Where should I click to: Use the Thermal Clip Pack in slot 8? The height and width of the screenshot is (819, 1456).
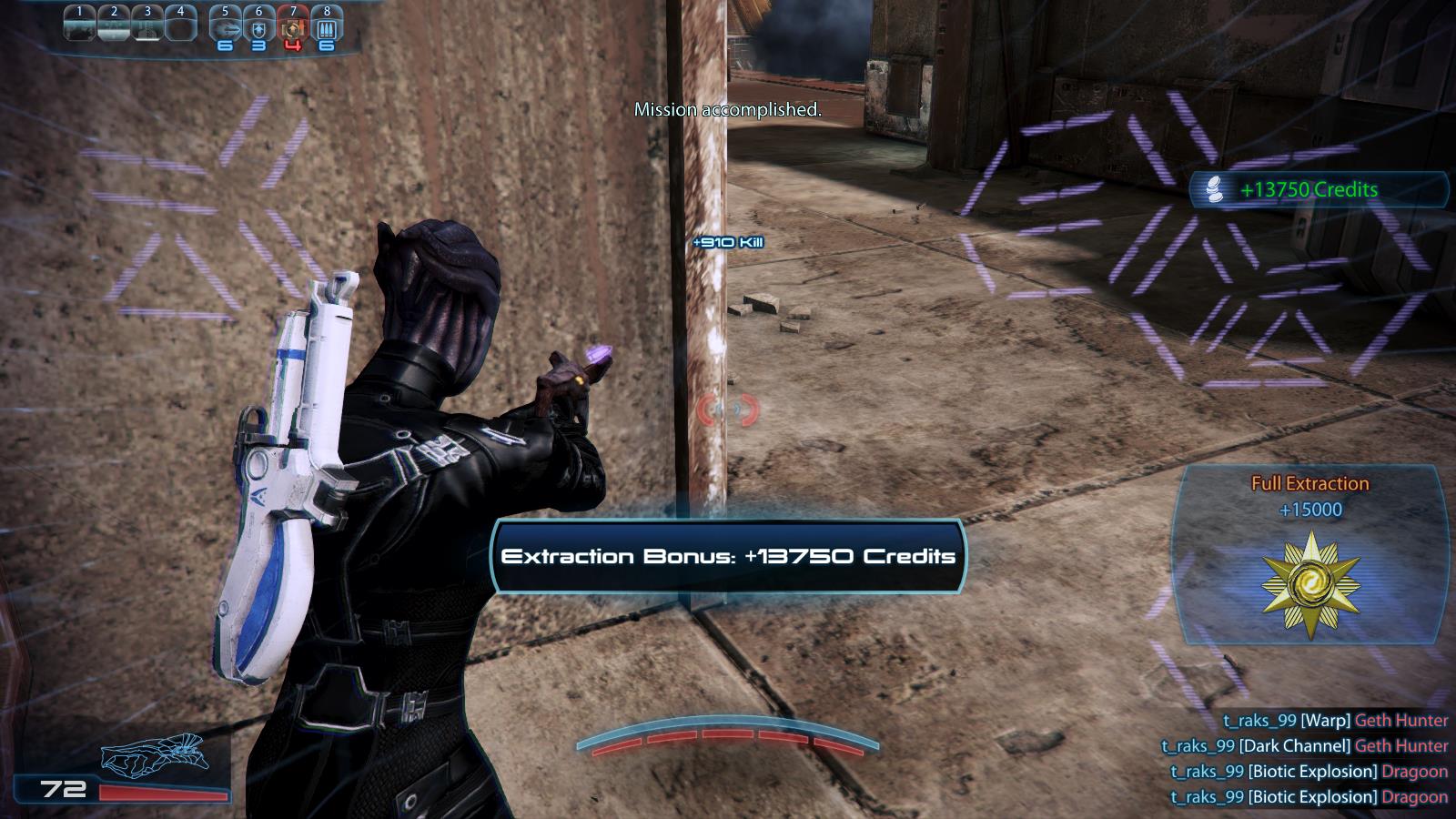[x=327, y=27]
